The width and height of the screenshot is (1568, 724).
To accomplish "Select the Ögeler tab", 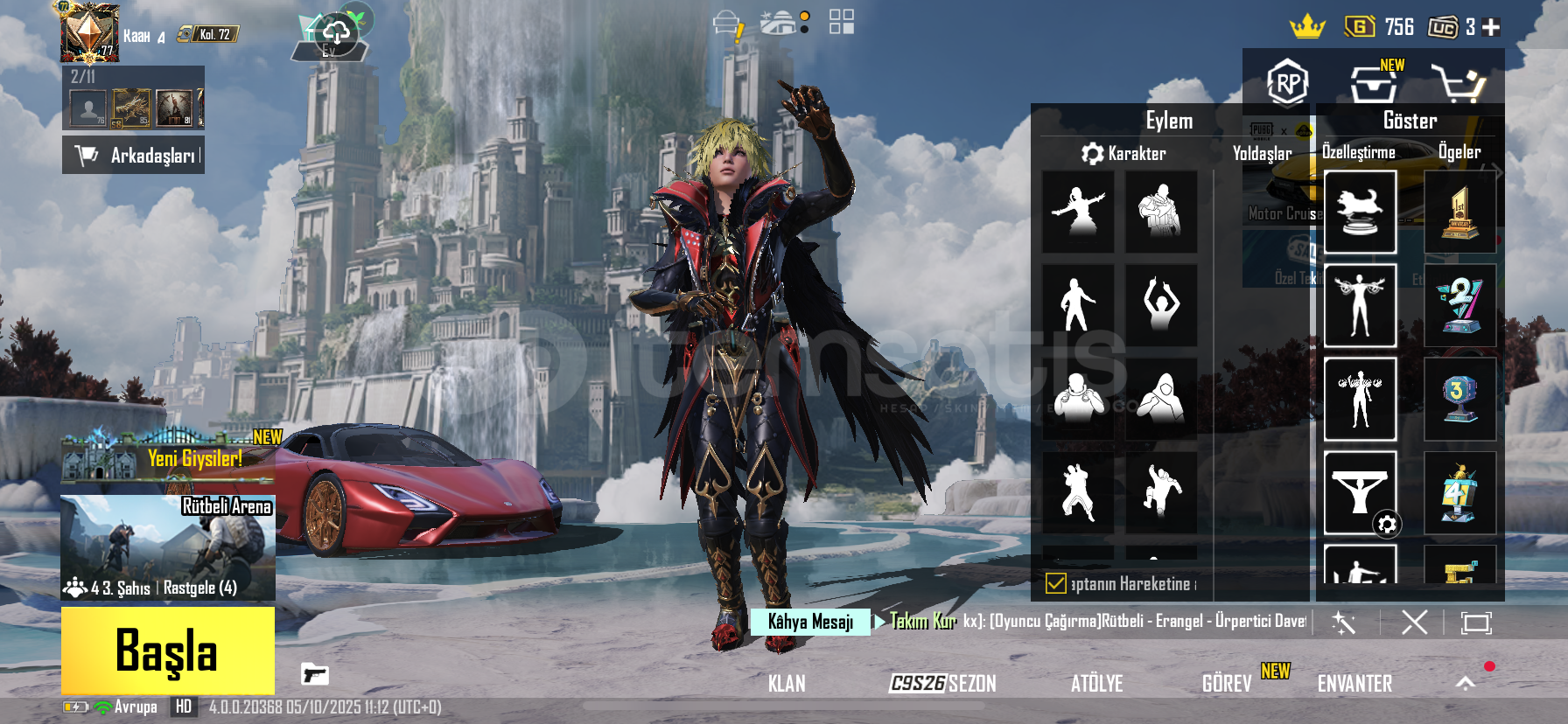I will (x=1459, y=152).
